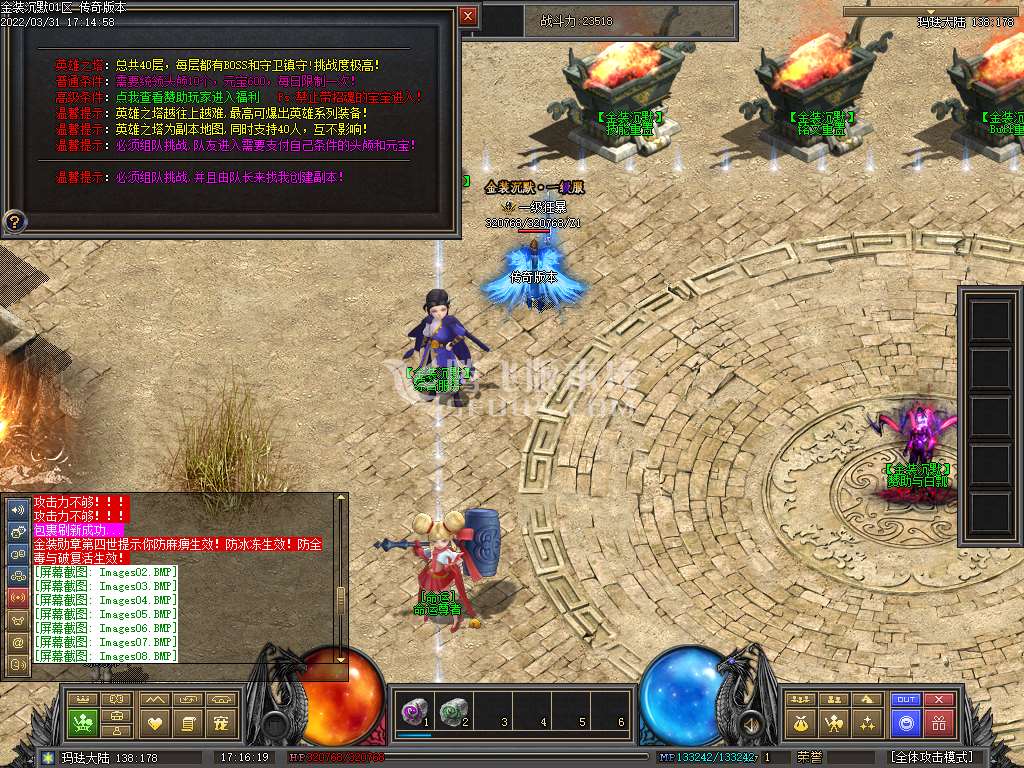Click the red X exit button
This screenshot has height=768, width=1024.
click(x=938, y=699)
